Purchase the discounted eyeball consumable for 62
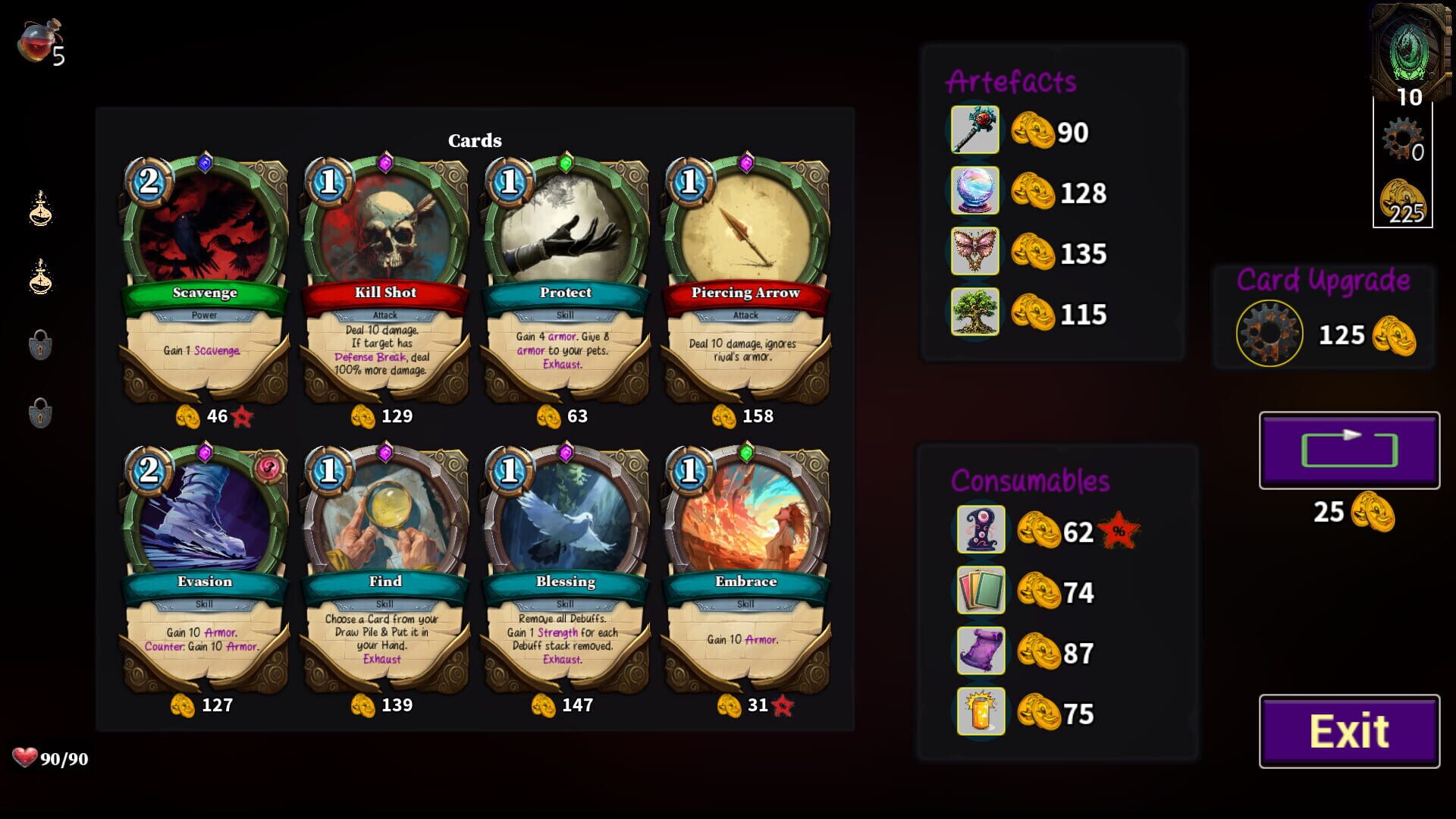 click(x=981, y=529)
